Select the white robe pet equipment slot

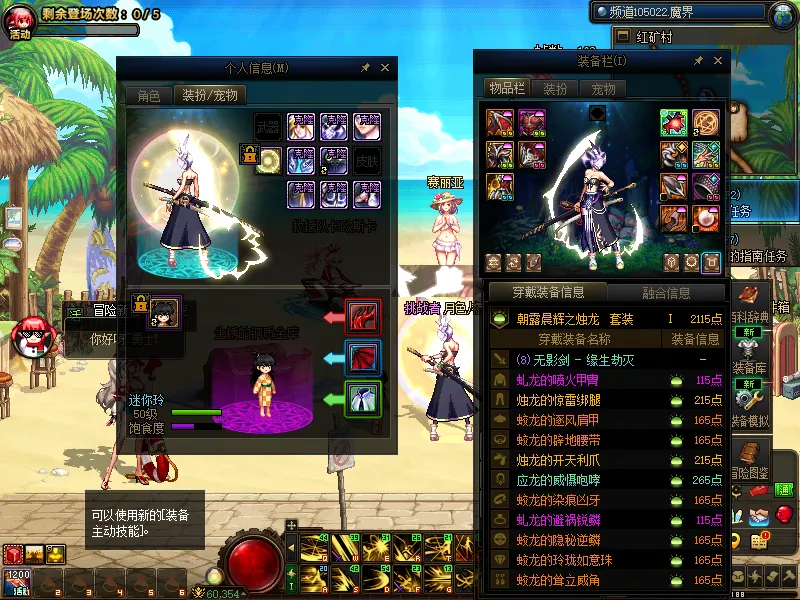362,399
